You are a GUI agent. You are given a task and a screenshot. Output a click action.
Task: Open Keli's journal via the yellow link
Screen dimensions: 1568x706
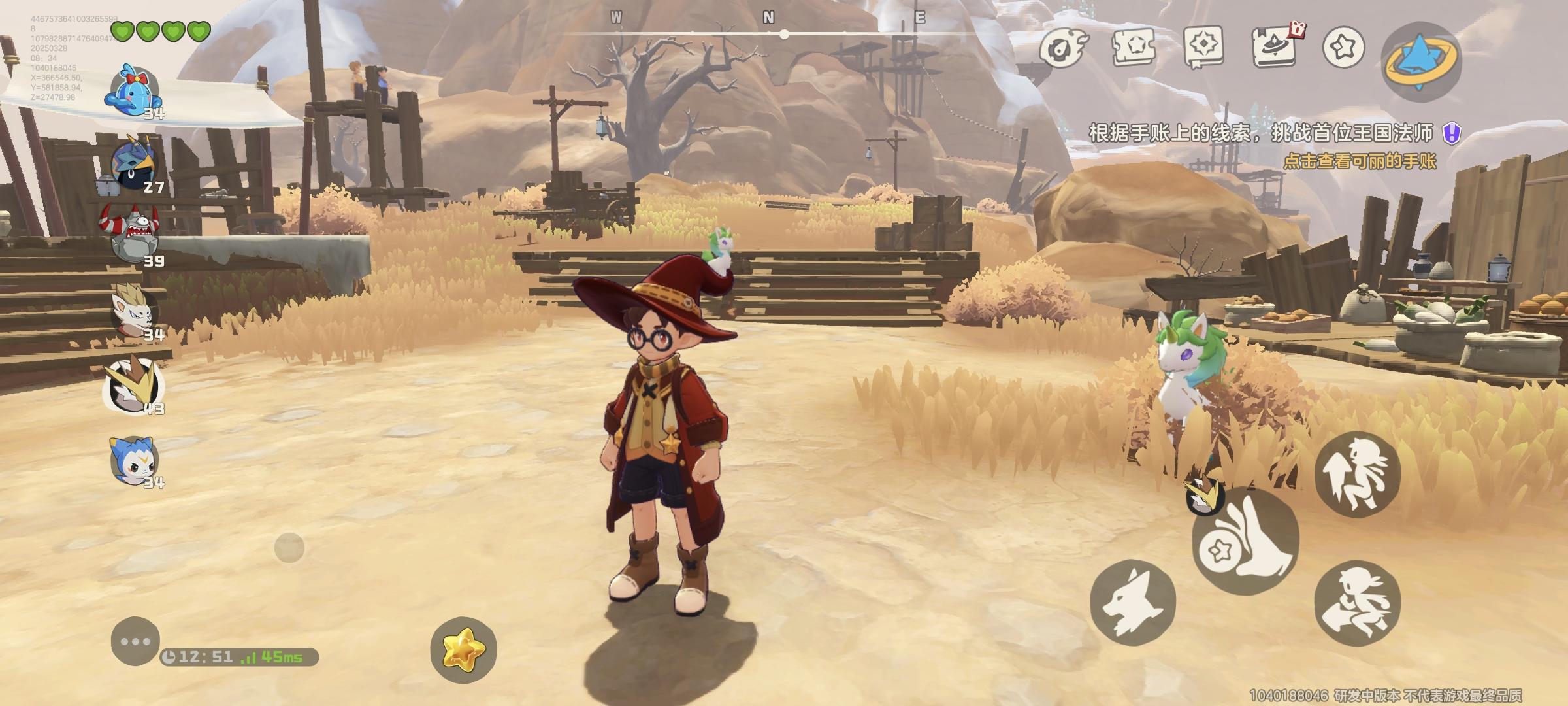pos(1359,161)
